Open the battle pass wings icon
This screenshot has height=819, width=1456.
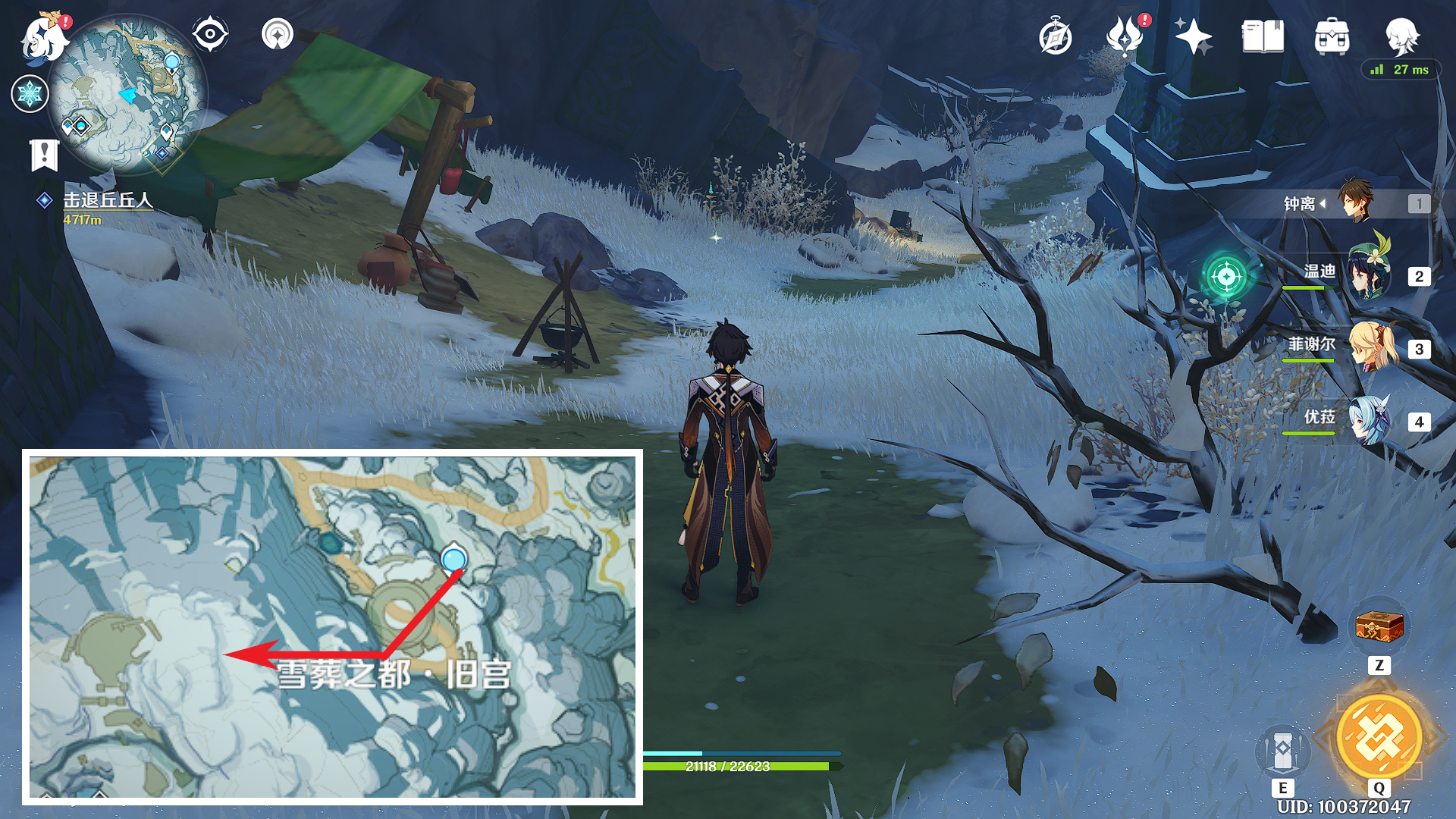pyautogui.click(x=1125, y=36)
